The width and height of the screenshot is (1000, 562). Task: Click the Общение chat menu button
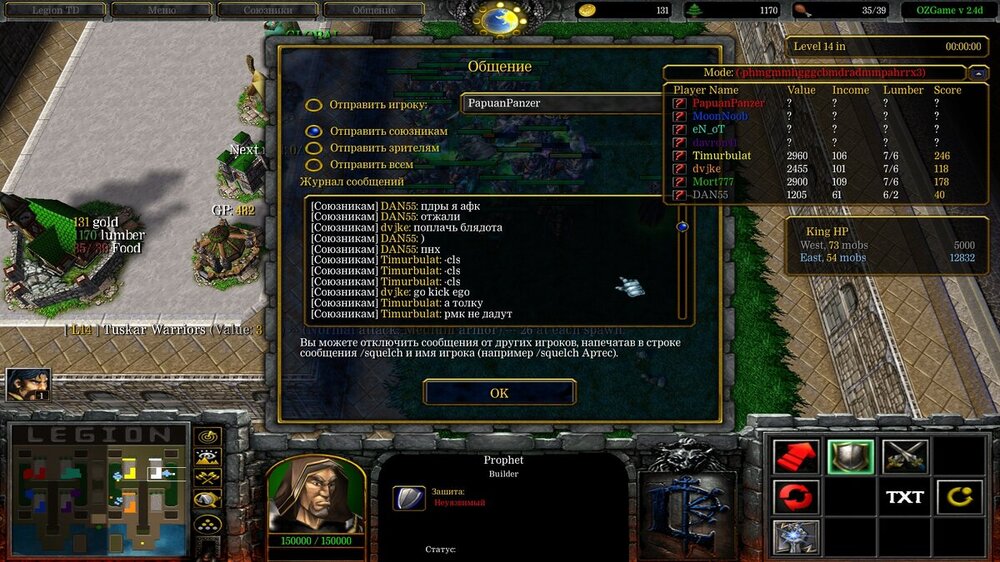[373, 10]
